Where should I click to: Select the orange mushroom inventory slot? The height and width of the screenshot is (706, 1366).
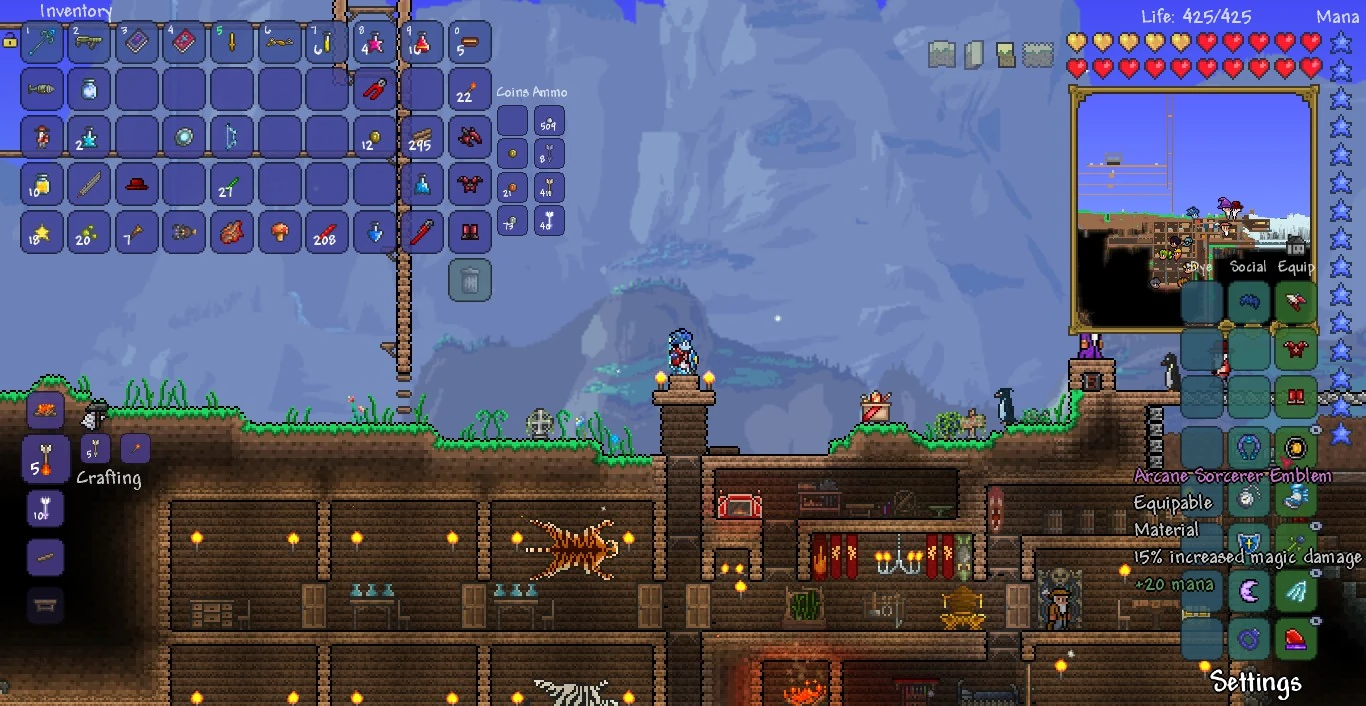(x=280, y=232)
